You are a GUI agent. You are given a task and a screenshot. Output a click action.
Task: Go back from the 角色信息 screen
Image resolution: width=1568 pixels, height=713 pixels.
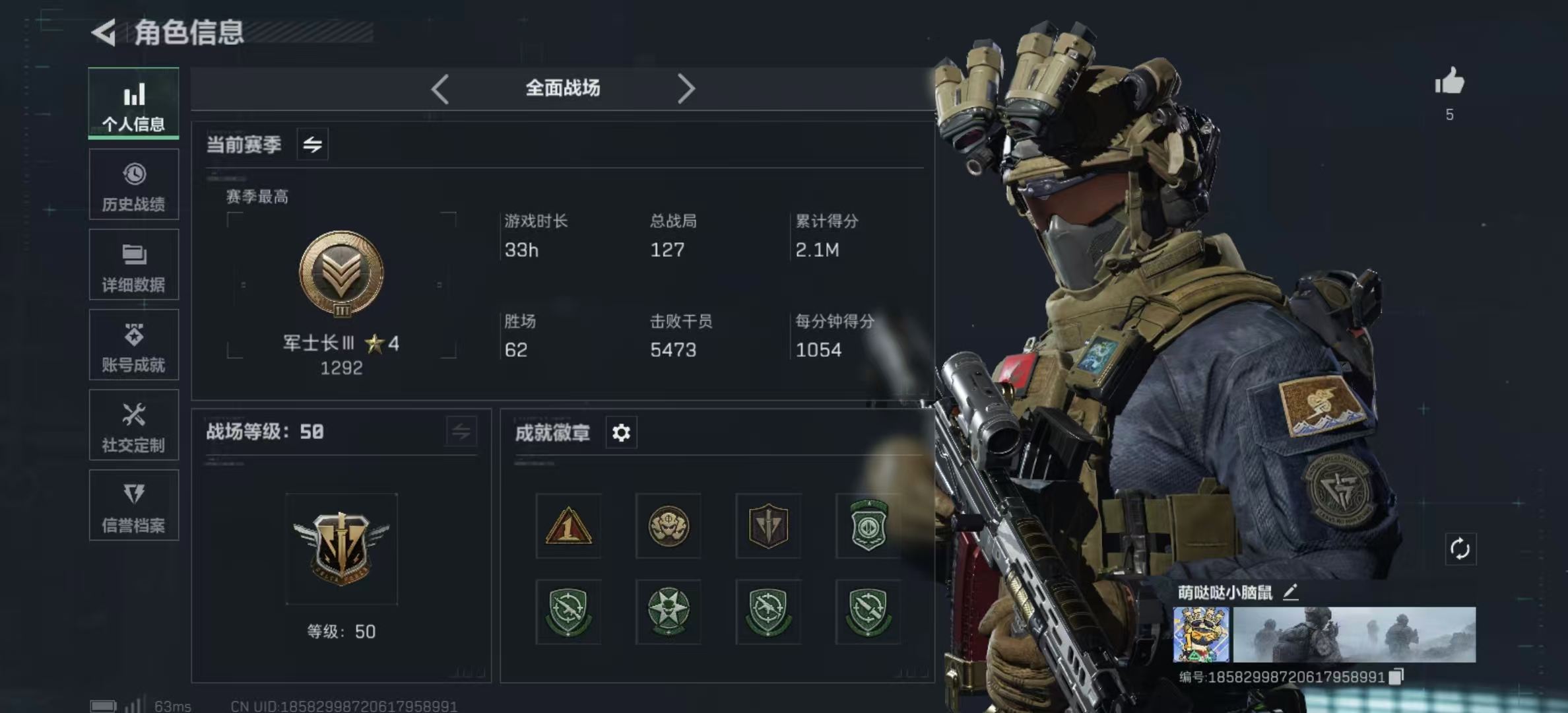[104, 32]
